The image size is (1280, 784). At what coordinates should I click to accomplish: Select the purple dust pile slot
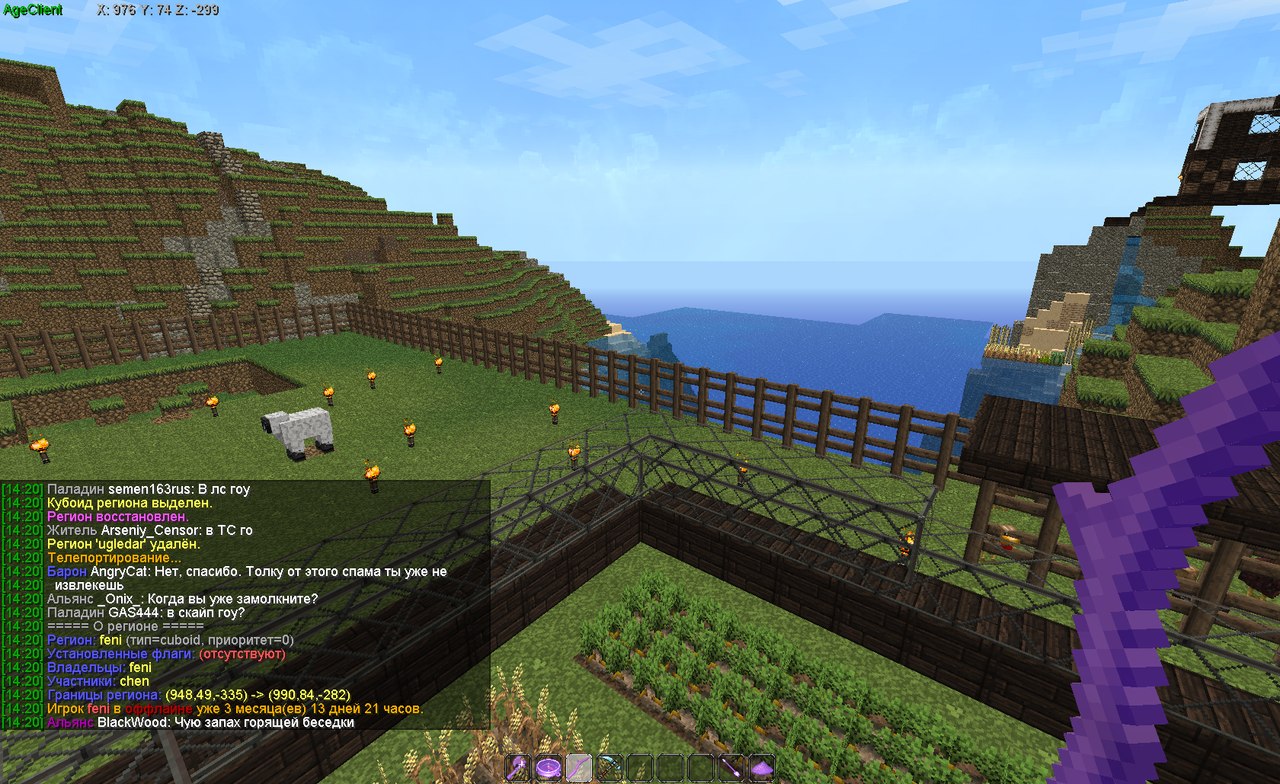[x=762, y=768]
